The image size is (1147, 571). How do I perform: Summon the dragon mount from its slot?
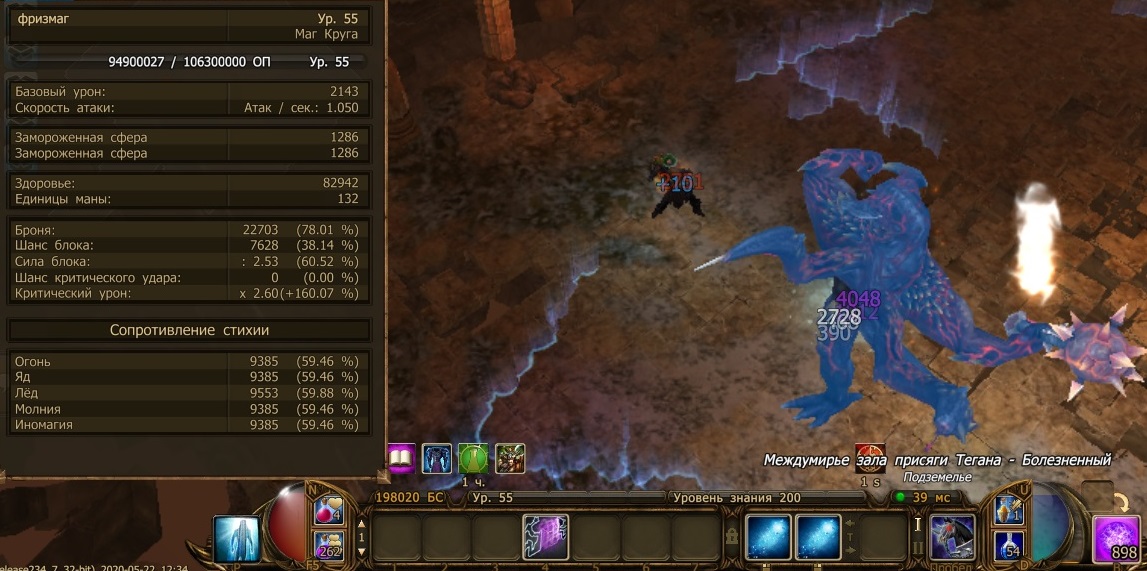click(x=952, y=537)
